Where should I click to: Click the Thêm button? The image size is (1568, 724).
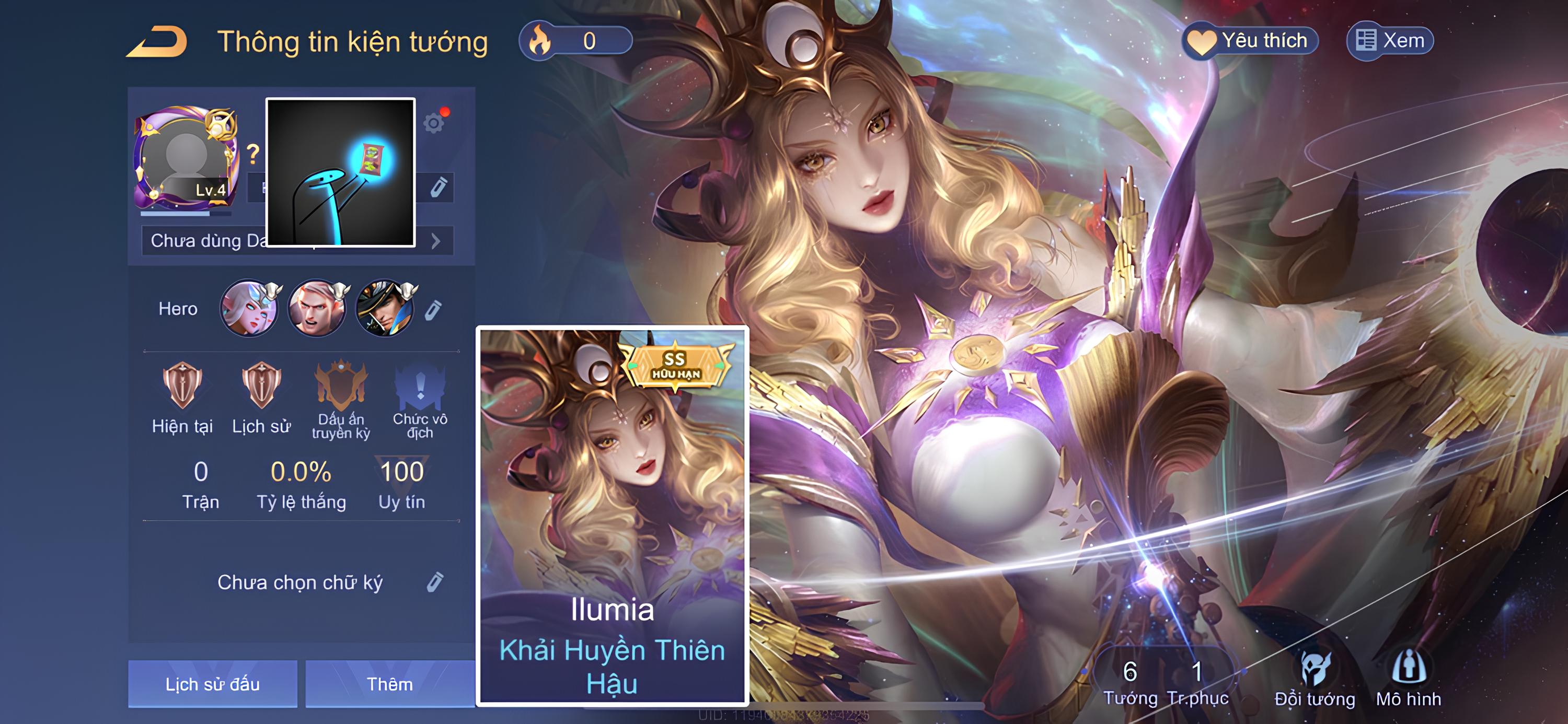pyautogui.click(x=389, y=684)
